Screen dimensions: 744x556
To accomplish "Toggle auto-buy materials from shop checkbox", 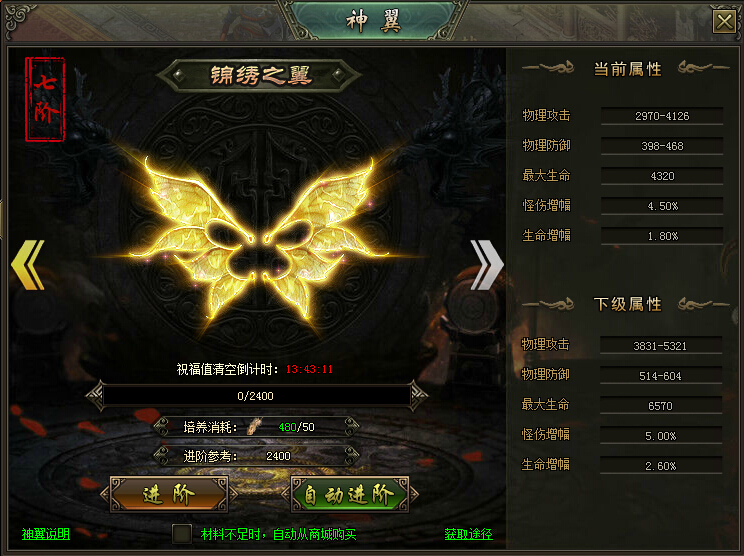I will pyautogui.click(x=181, y=534).
